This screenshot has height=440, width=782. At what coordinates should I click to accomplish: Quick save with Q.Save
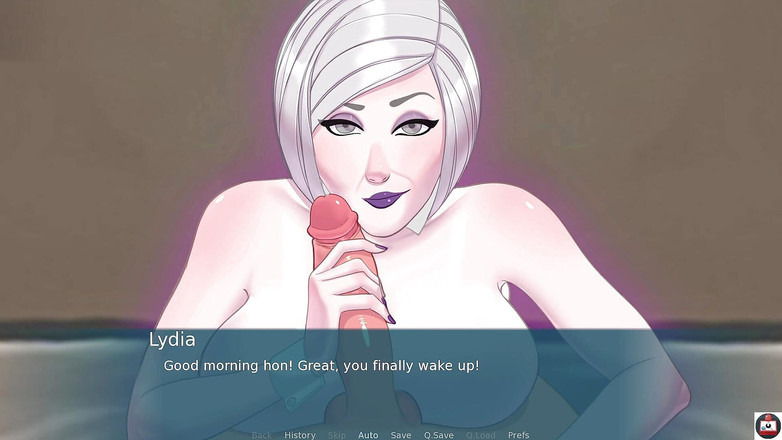(439, 435)
